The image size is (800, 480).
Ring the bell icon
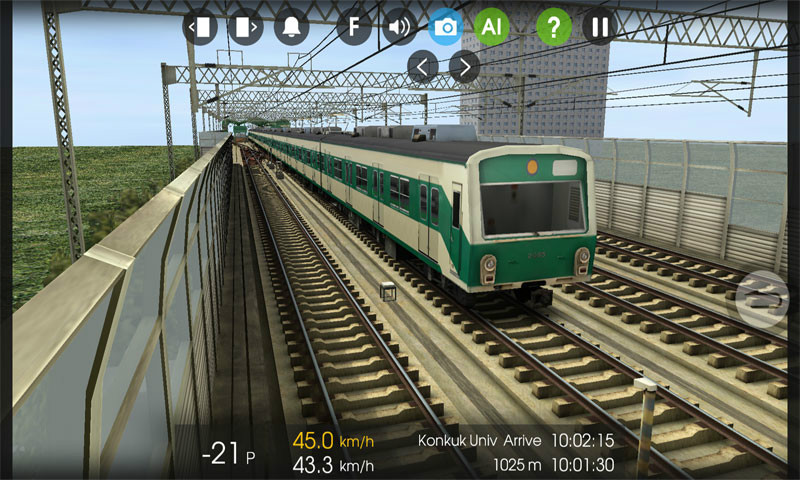(x=292, y=26)
